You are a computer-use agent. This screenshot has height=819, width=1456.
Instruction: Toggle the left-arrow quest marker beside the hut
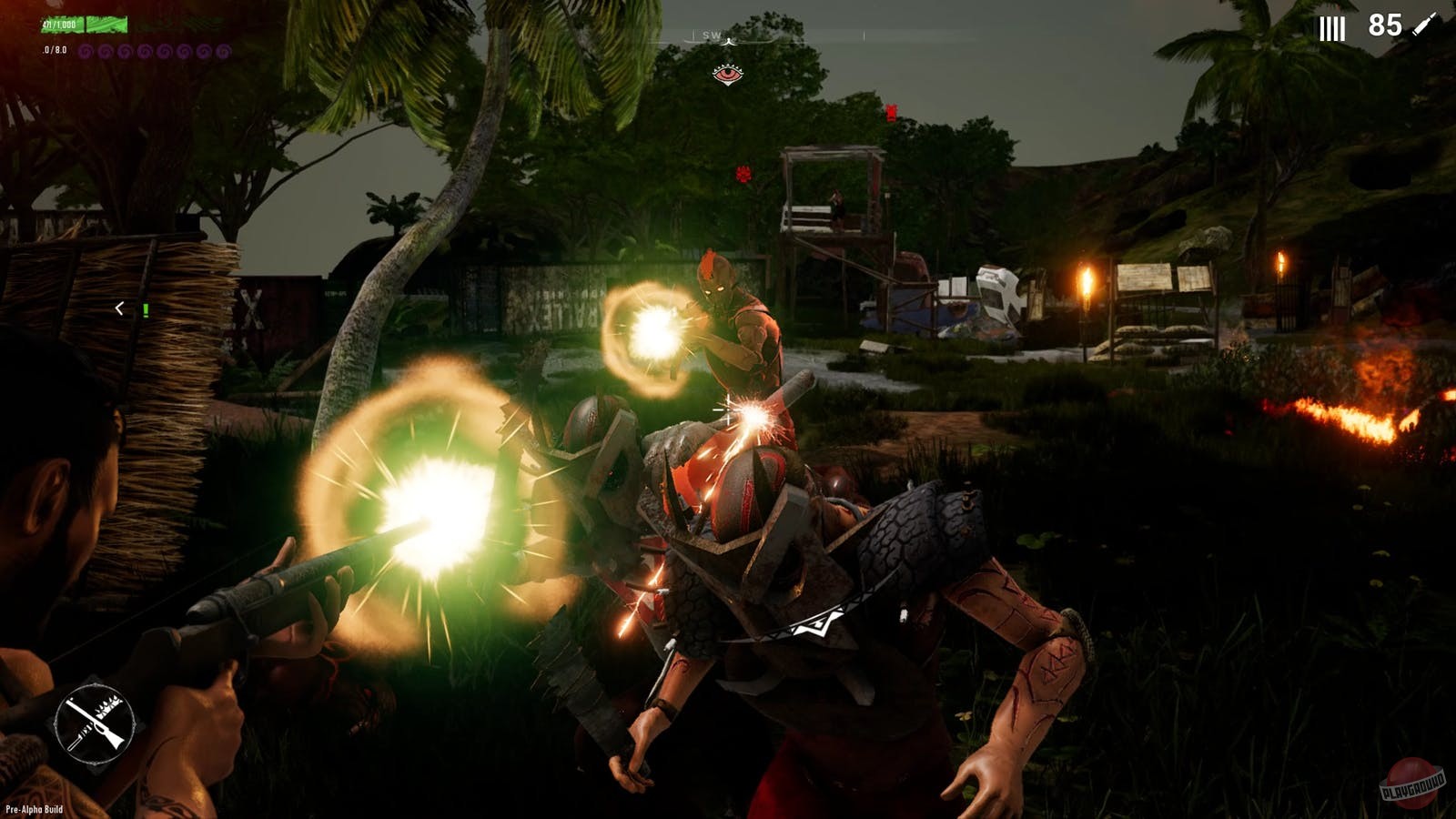(x=119, y=307)
